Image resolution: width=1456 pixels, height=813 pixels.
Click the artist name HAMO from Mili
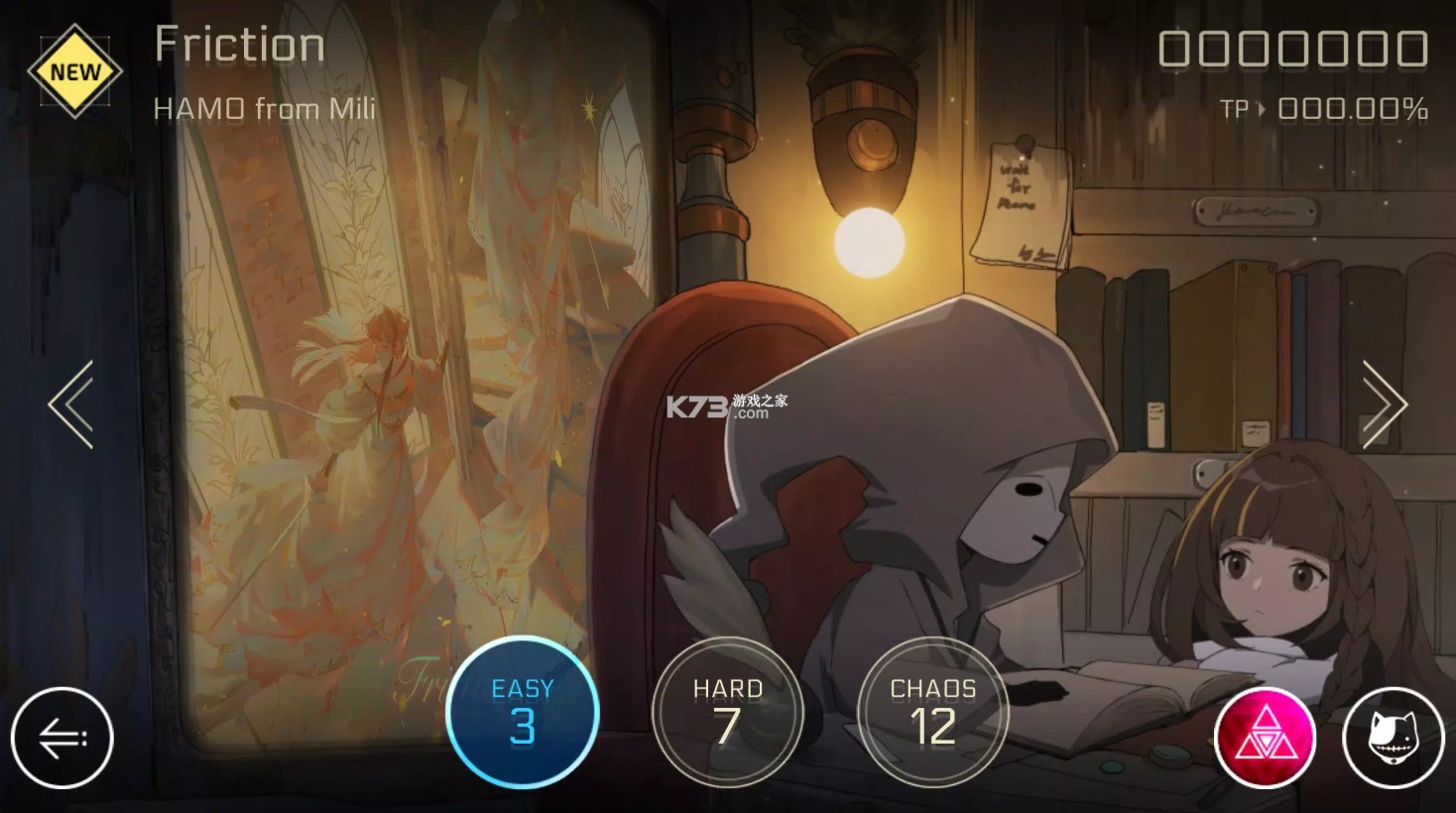pos(264,107)
